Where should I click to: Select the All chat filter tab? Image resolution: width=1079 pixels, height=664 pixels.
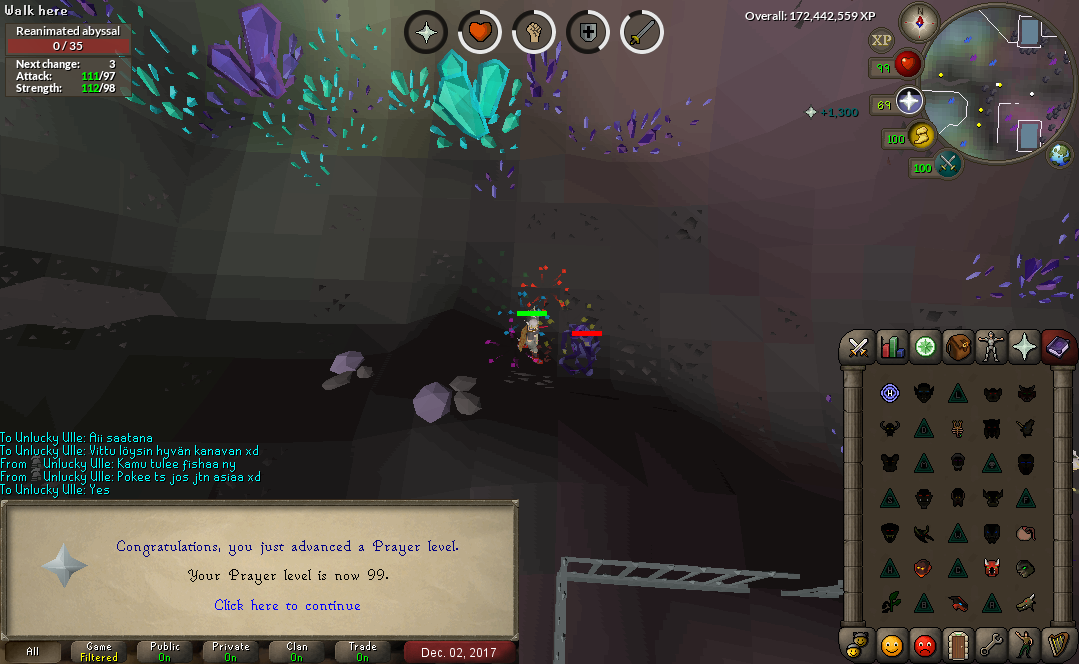[33, 652]
